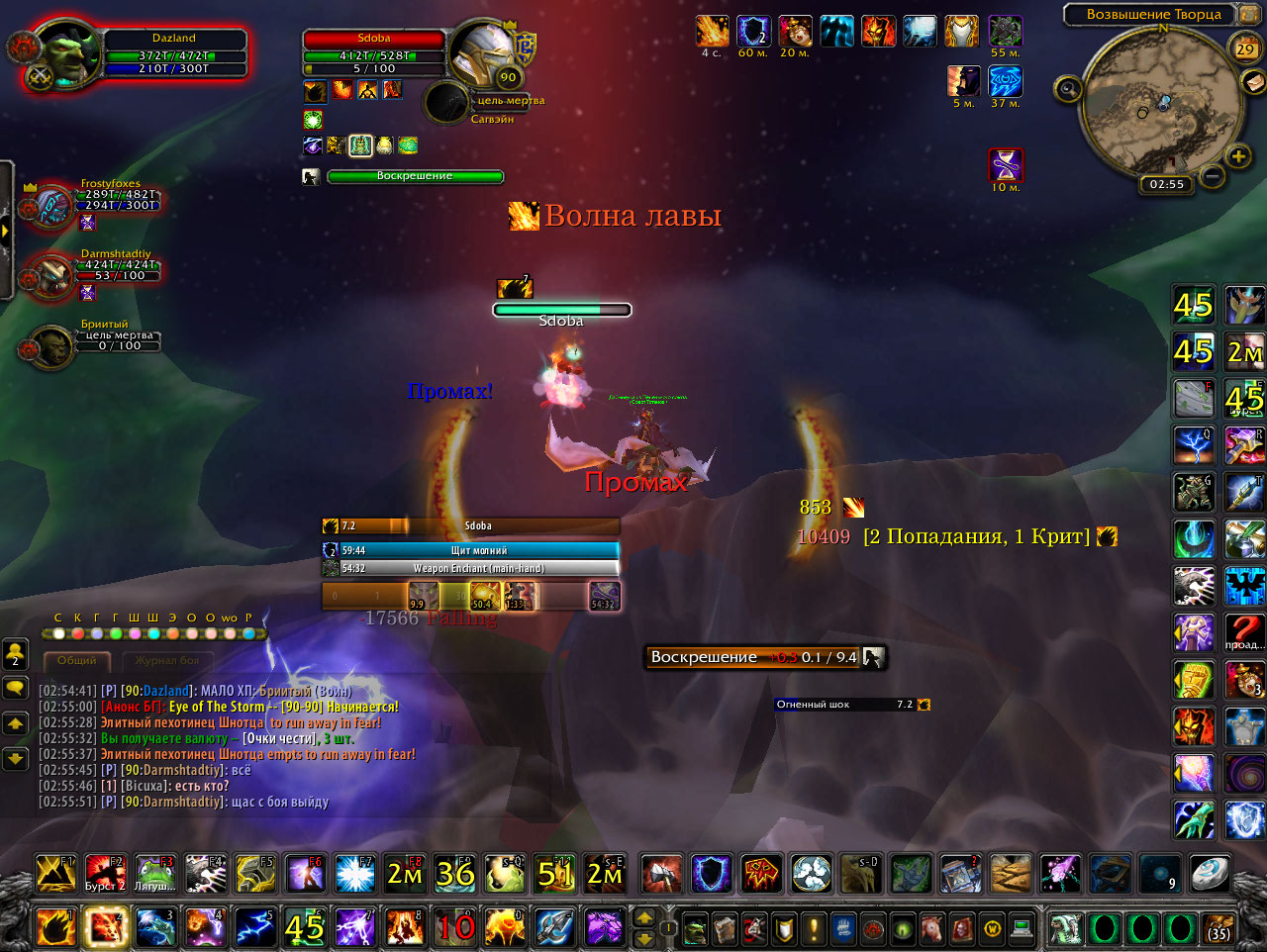Open the chat speech bubble menu
This screenshot has height=952, width=1267.
tap(15, 688)
